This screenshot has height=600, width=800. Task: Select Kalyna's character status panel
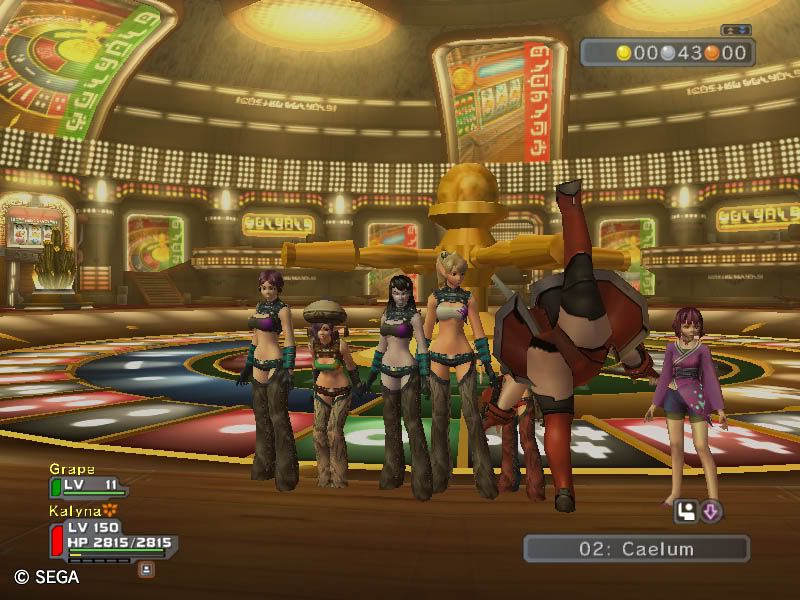point(110,537)
